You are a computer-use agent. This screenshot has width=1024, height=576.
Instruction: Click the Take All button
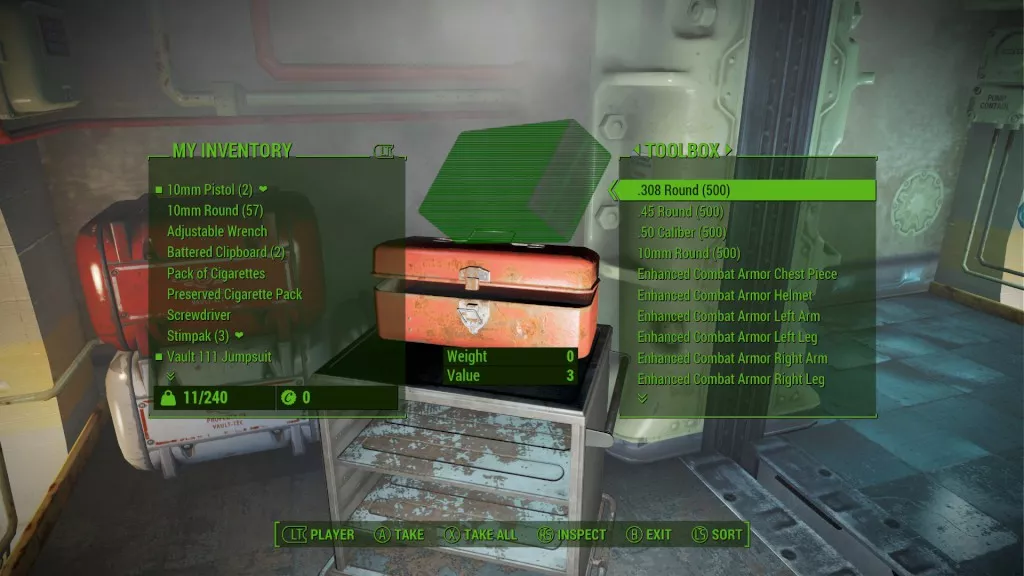[x=481, y=534]
